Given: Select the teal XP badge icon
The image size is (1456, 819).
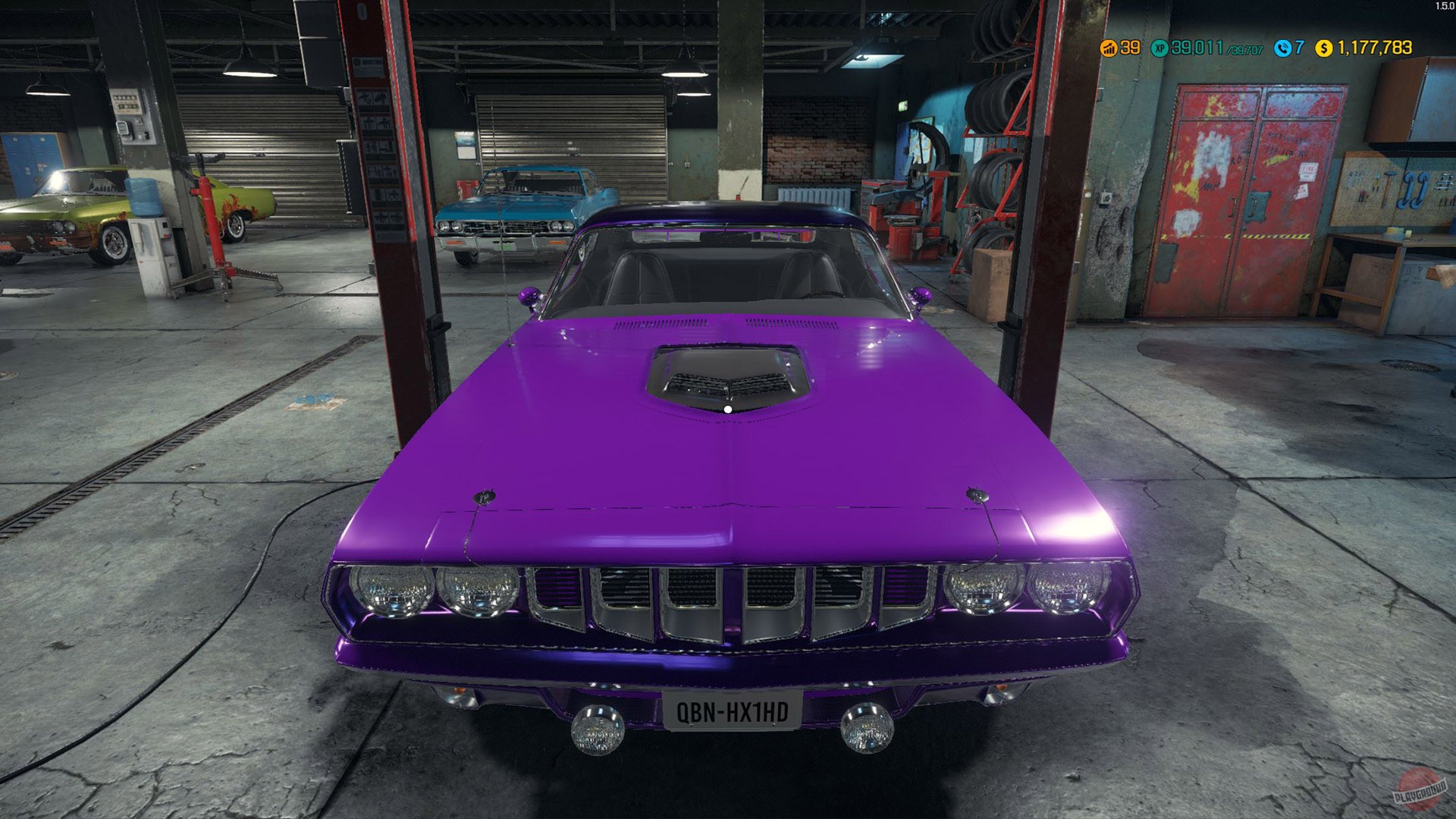Looking at the screenshot, I should point(1159,48).
